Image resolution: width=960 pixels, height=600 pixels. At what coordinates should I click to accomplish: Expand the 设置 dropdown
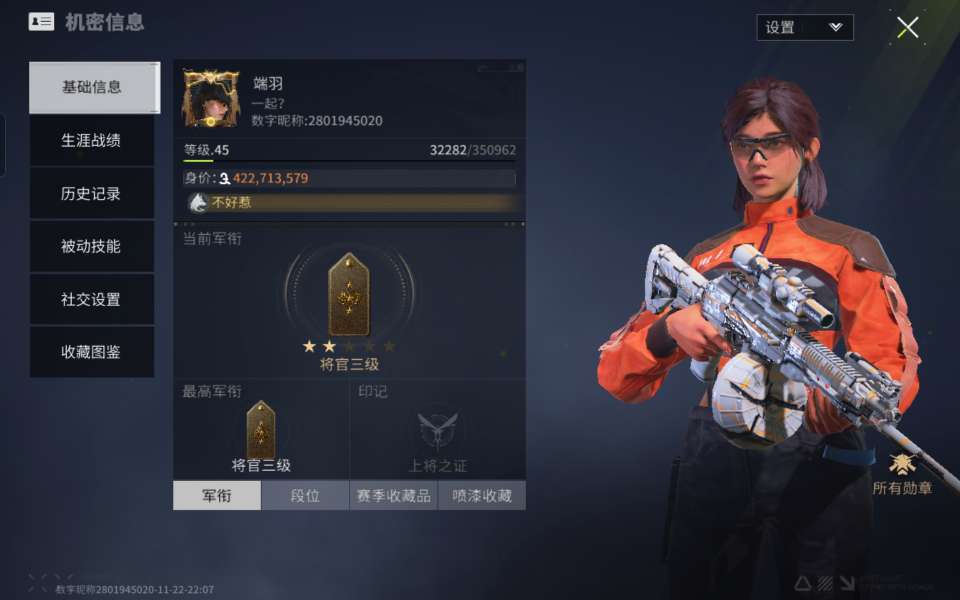point(804,28)
